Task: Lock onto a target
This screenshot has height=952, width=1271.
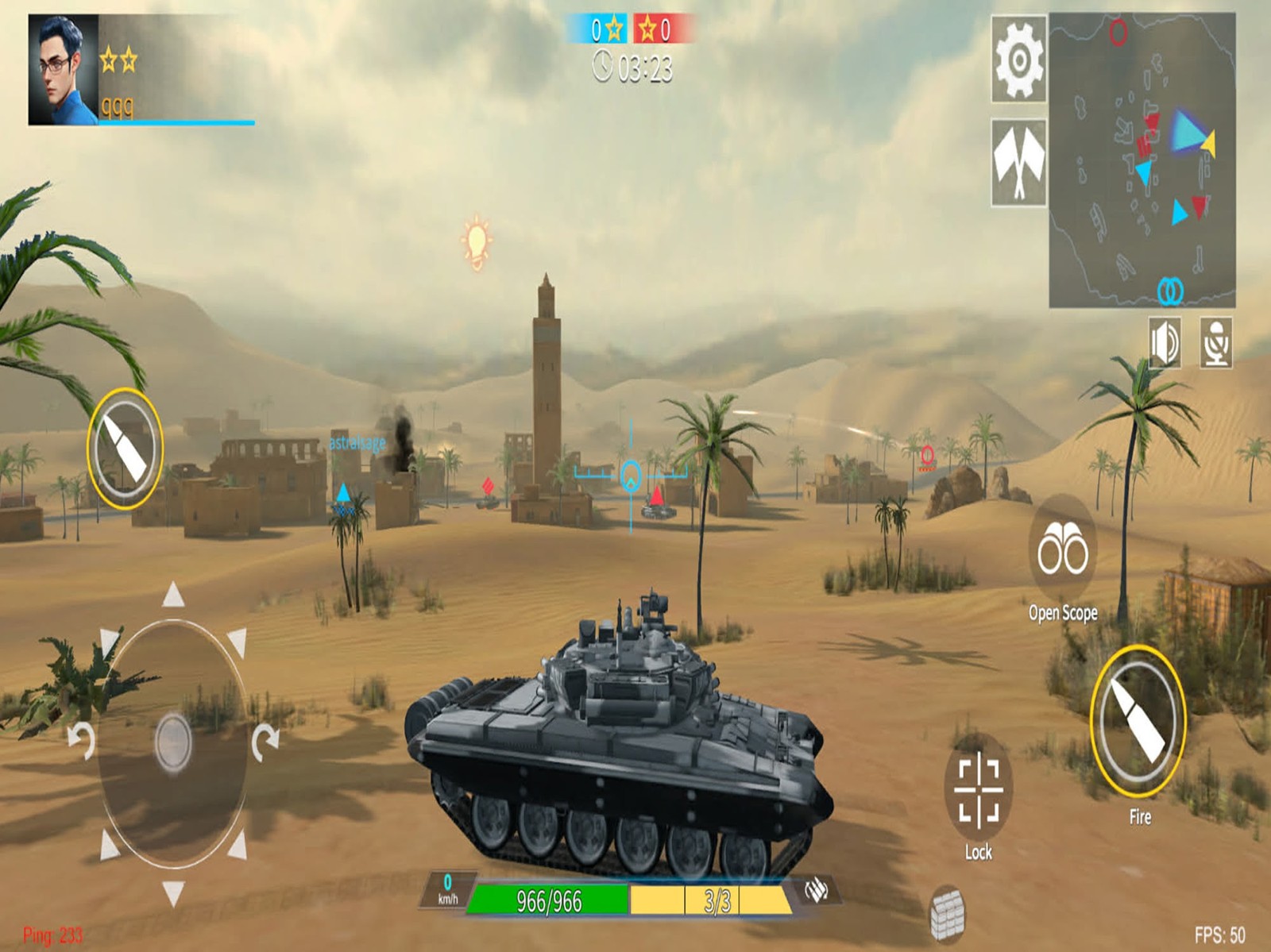Action: tap(978, 788)
